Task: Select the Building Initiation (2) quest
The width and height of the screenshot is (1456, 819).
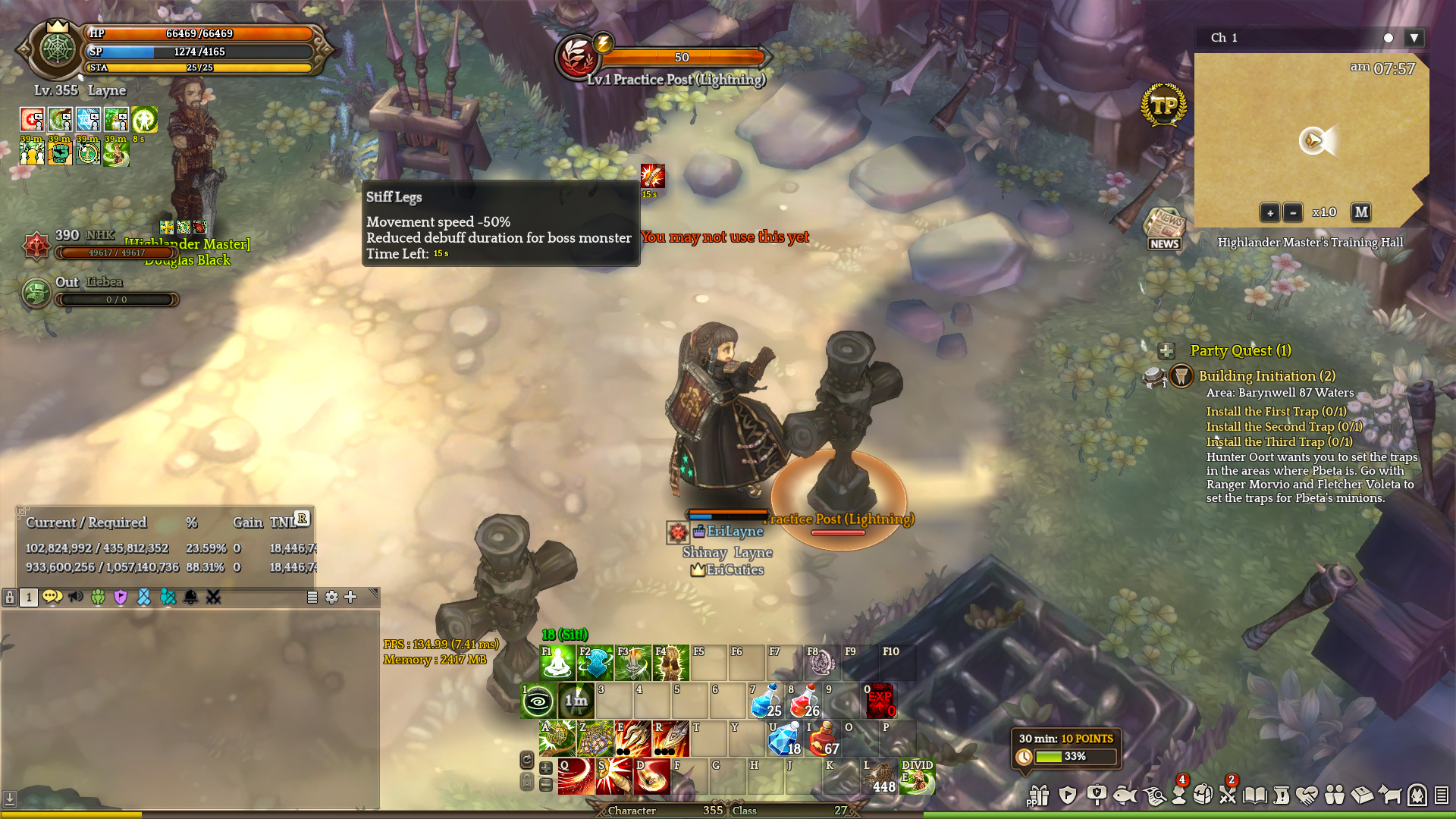Action: click(x=1266, y=376)
